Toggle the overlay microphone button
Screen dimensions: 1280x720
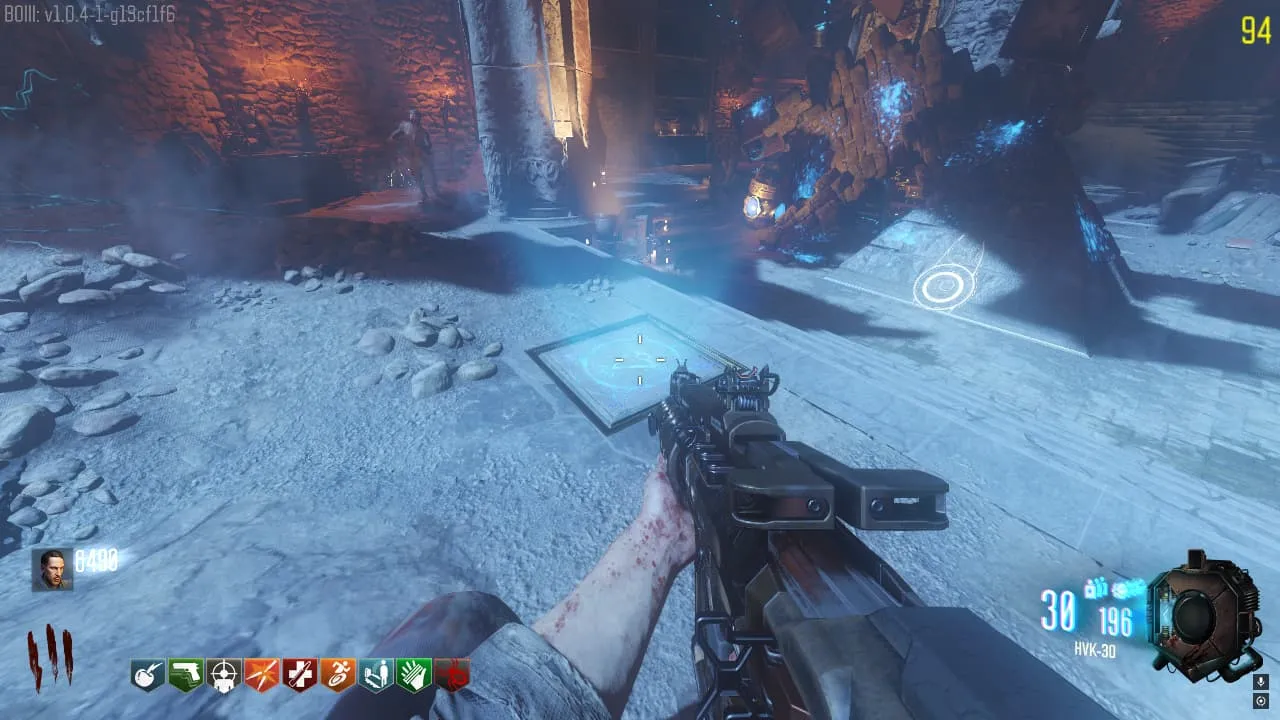click(x=1261, y=682)
